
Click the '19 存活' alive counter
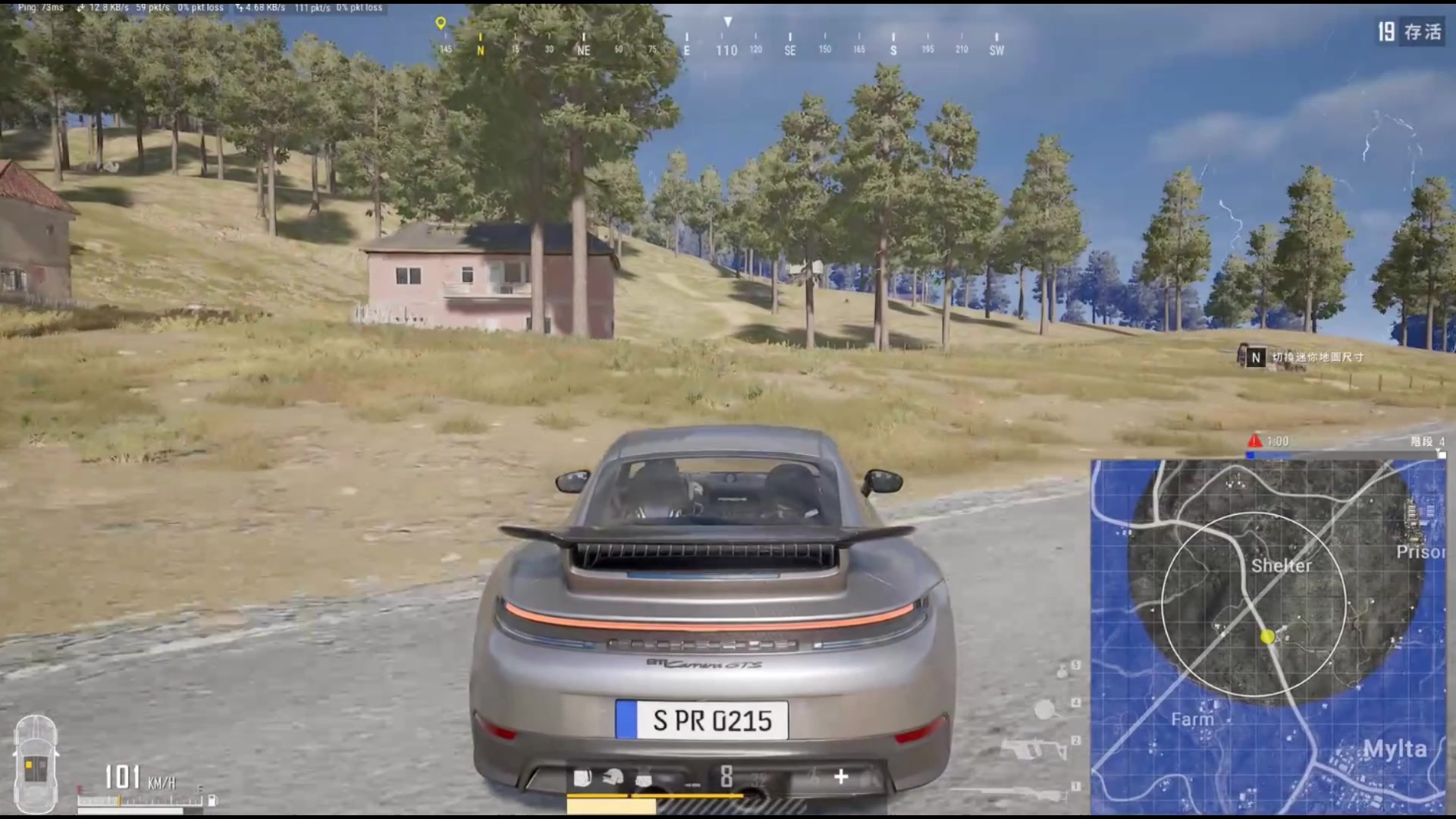[1410, 33]
